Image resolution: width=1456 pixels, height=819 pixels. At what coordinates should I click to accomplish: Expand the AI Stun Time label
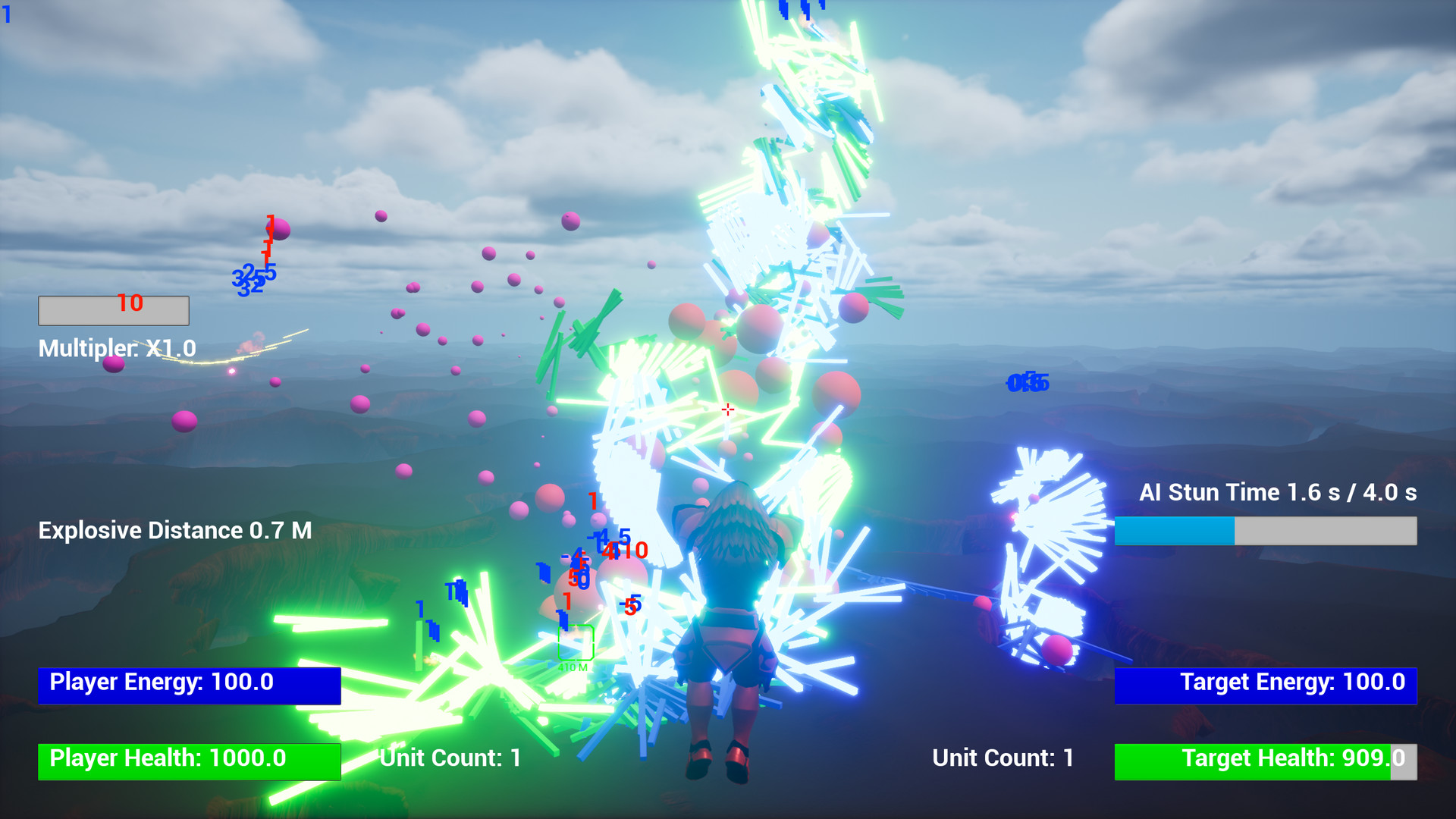tap(1280, 492)
